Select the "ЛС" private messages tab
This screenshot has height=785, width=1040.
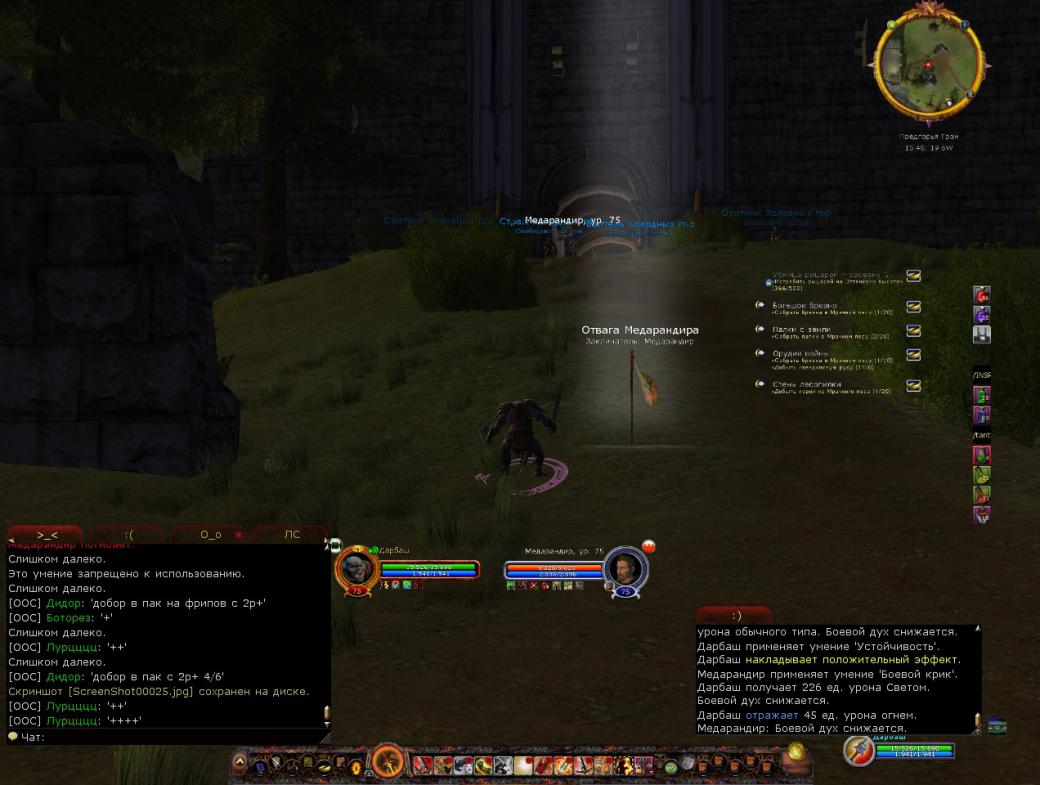coord(292,535)
